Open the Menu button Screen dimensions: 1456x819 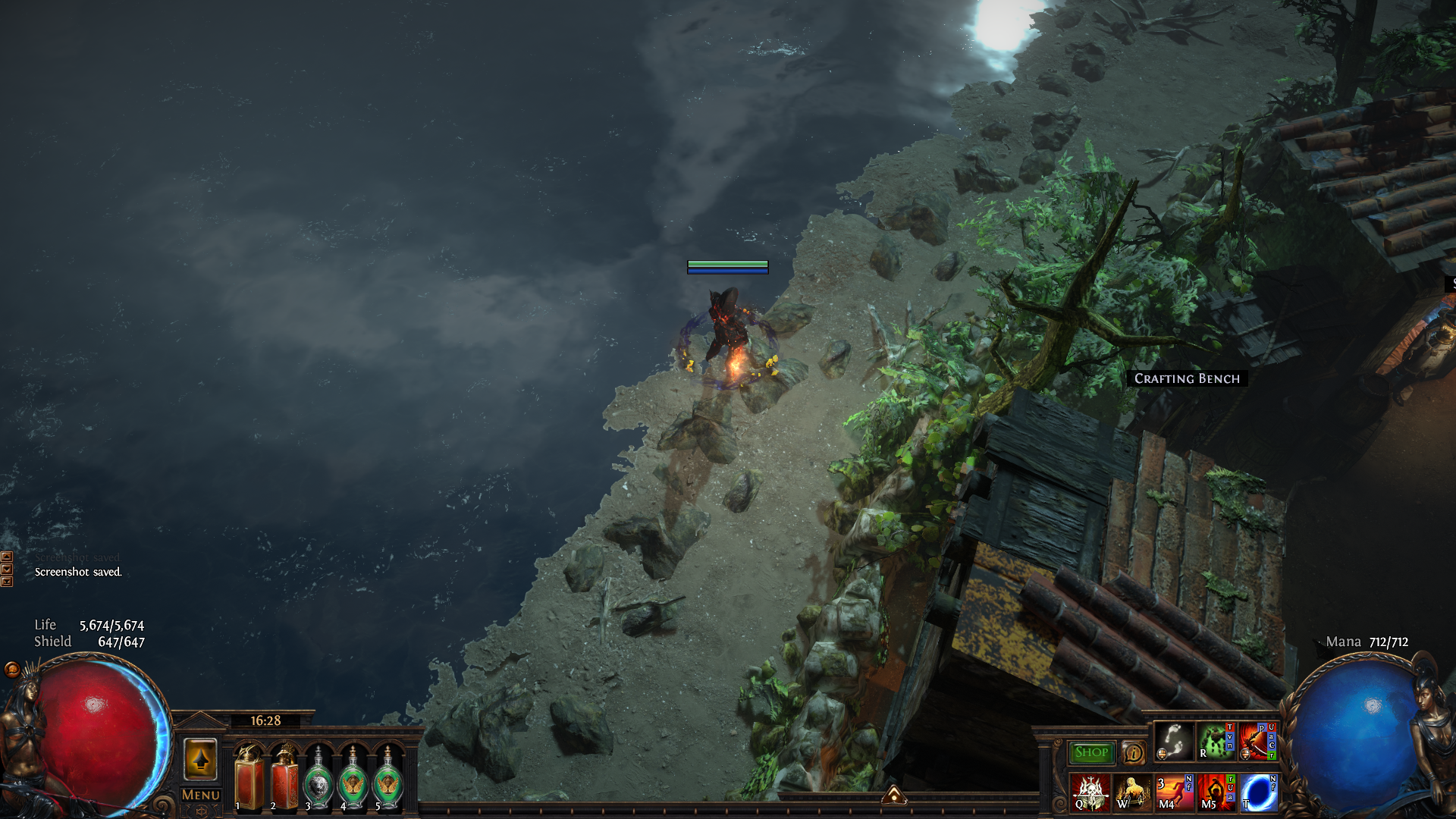[x=200, y=795]
